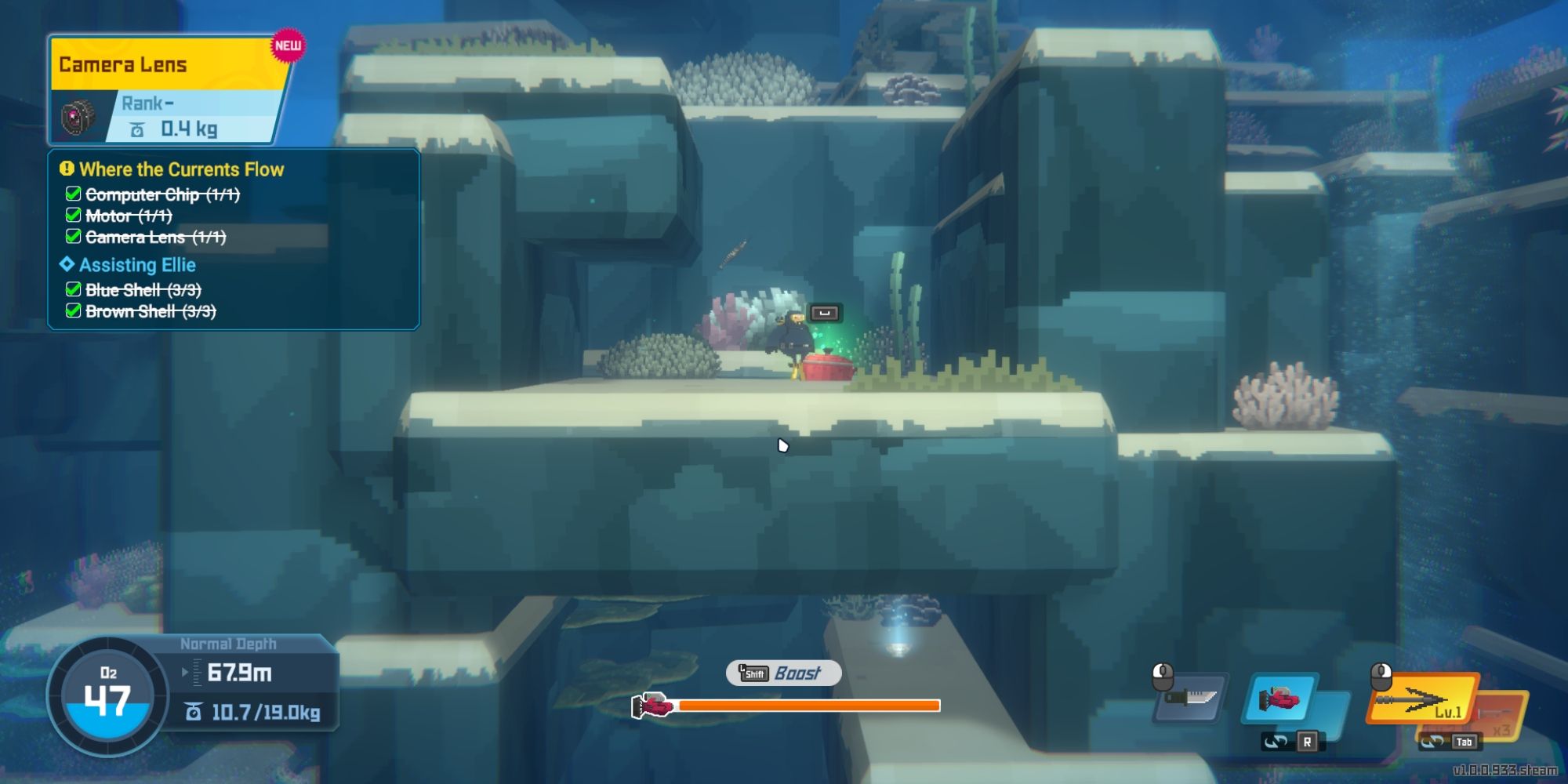Open the Where the Currents Flow quest
This screenshot has width=1568, height=784.
(x=181, y=169)
